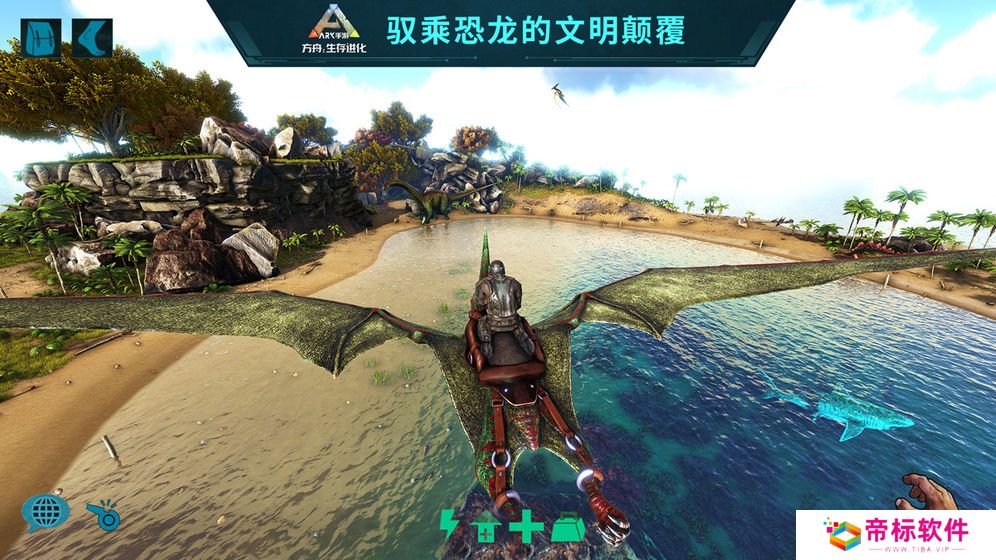Open the backpack inventory
The width and height of the screenshot is (996, 560).
pyautogui.click(x=41, y=37)
